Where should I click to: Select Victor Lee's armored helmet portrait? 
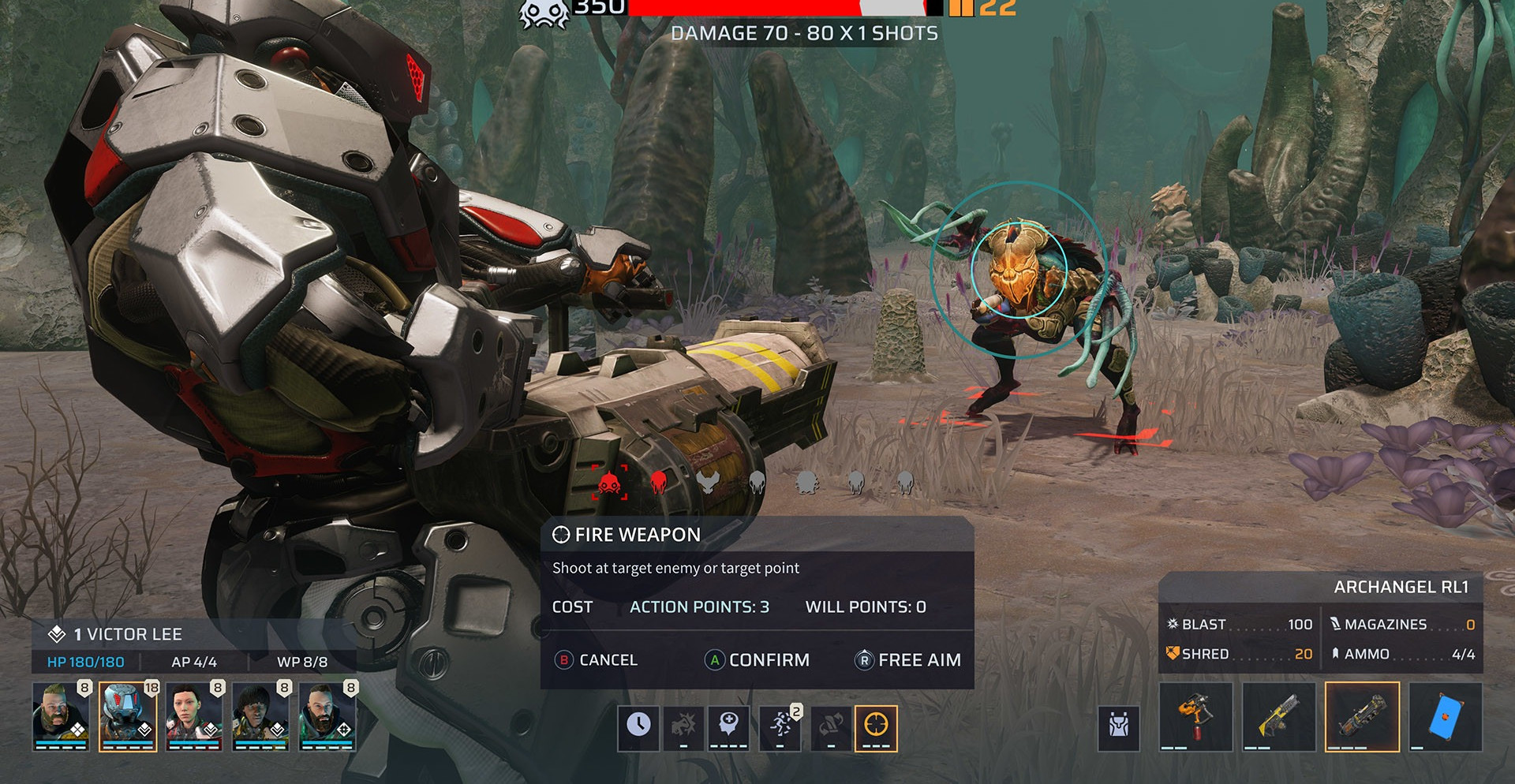128,715
